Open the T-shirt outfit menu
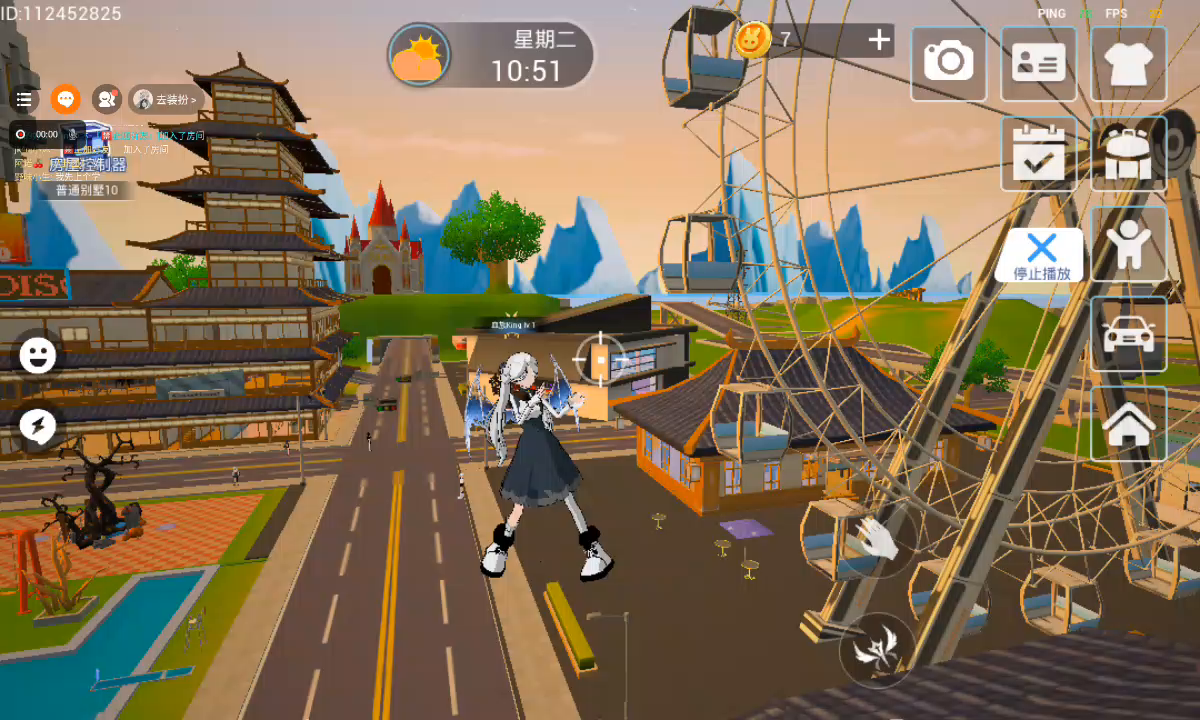This screenshot has height=720, width=1200. tap(1129, 63)
